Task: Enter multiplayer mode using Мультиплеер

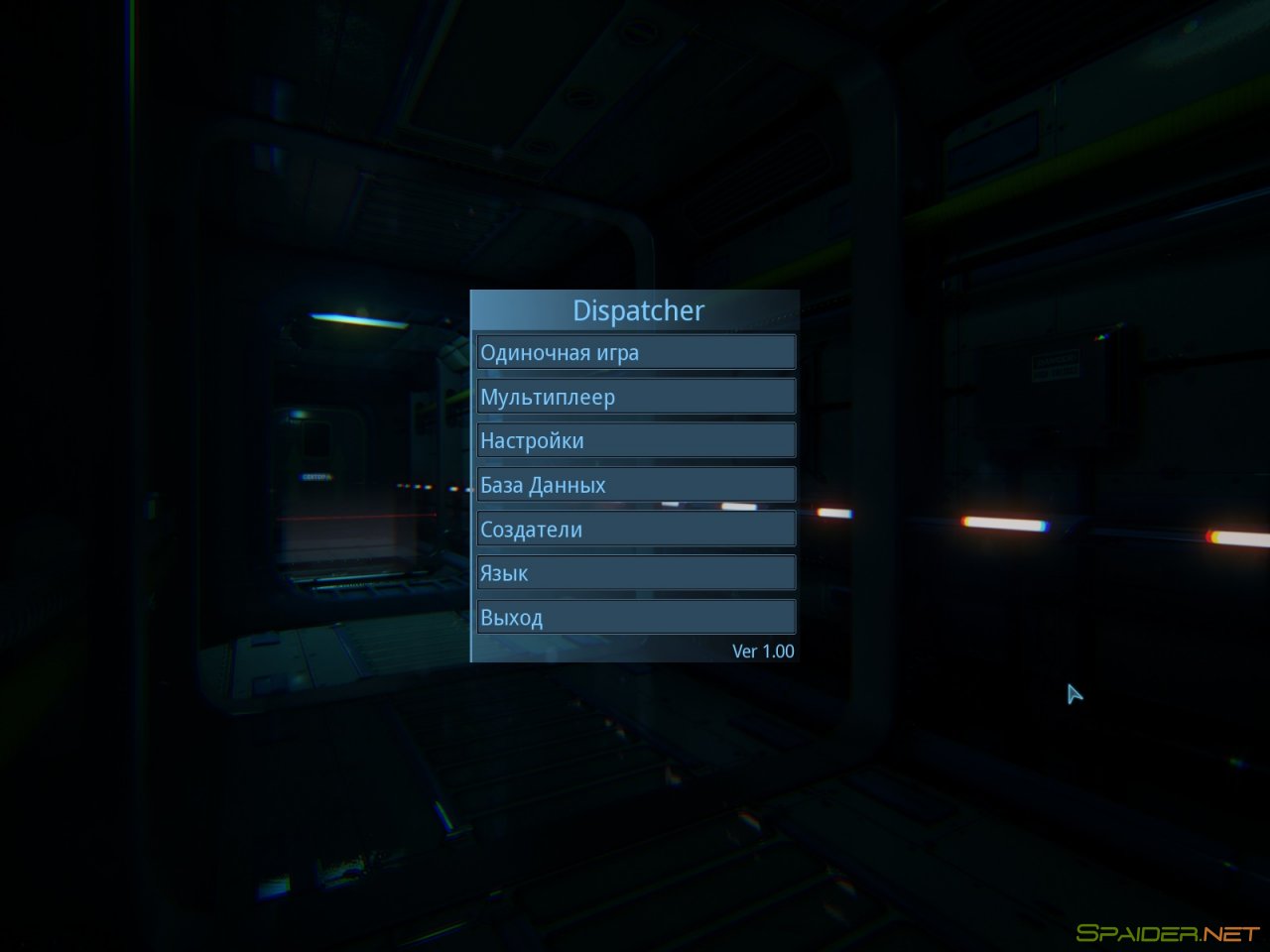Action: (x=635, y=396)
